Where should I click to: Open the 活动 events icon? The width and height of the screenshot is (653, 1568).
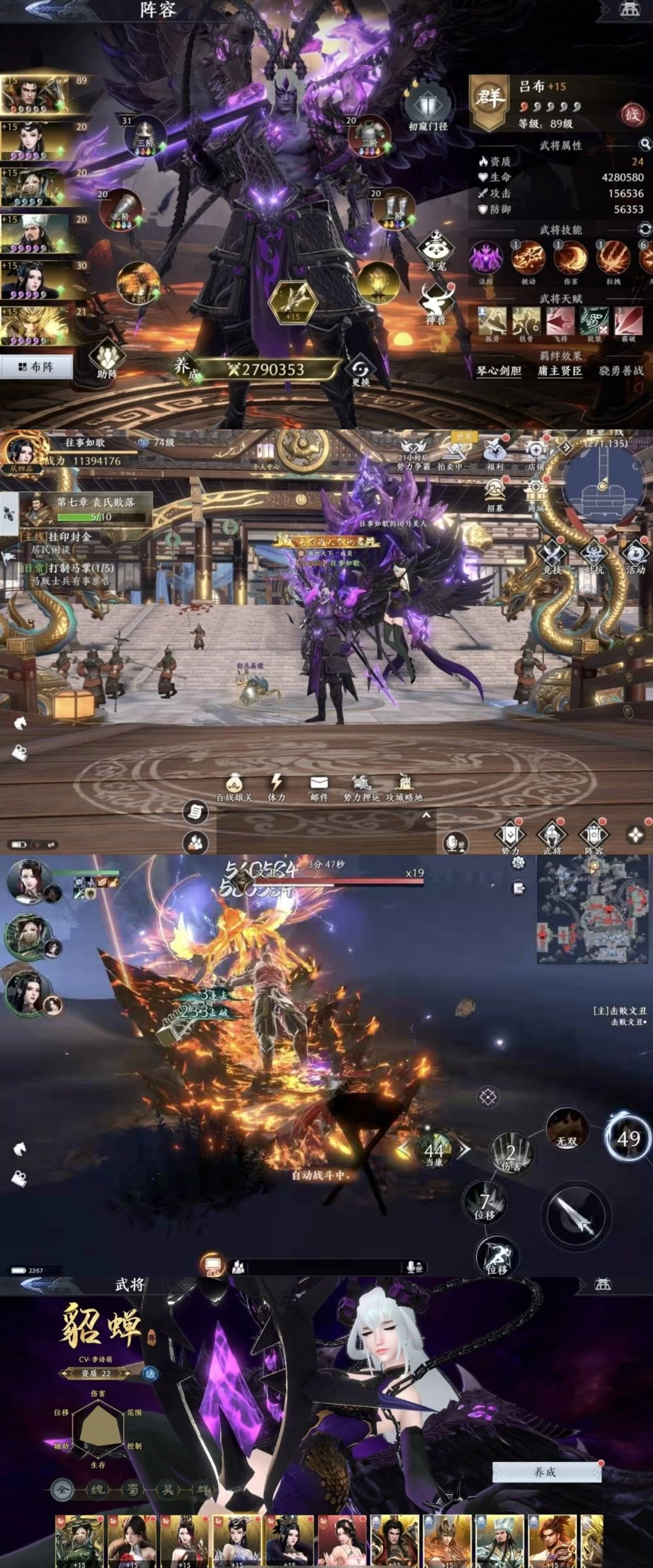pos(635,556)
